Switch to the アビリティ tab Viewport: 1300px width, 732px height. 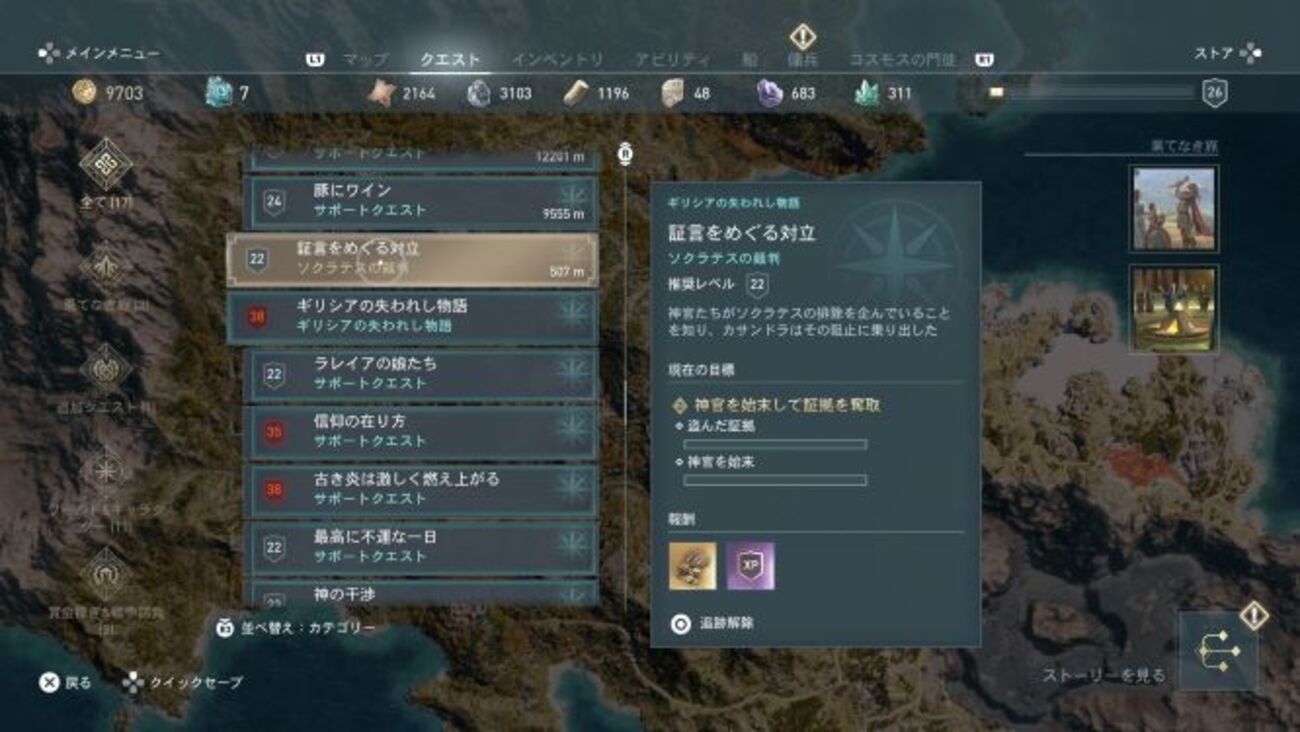(672, 60)
